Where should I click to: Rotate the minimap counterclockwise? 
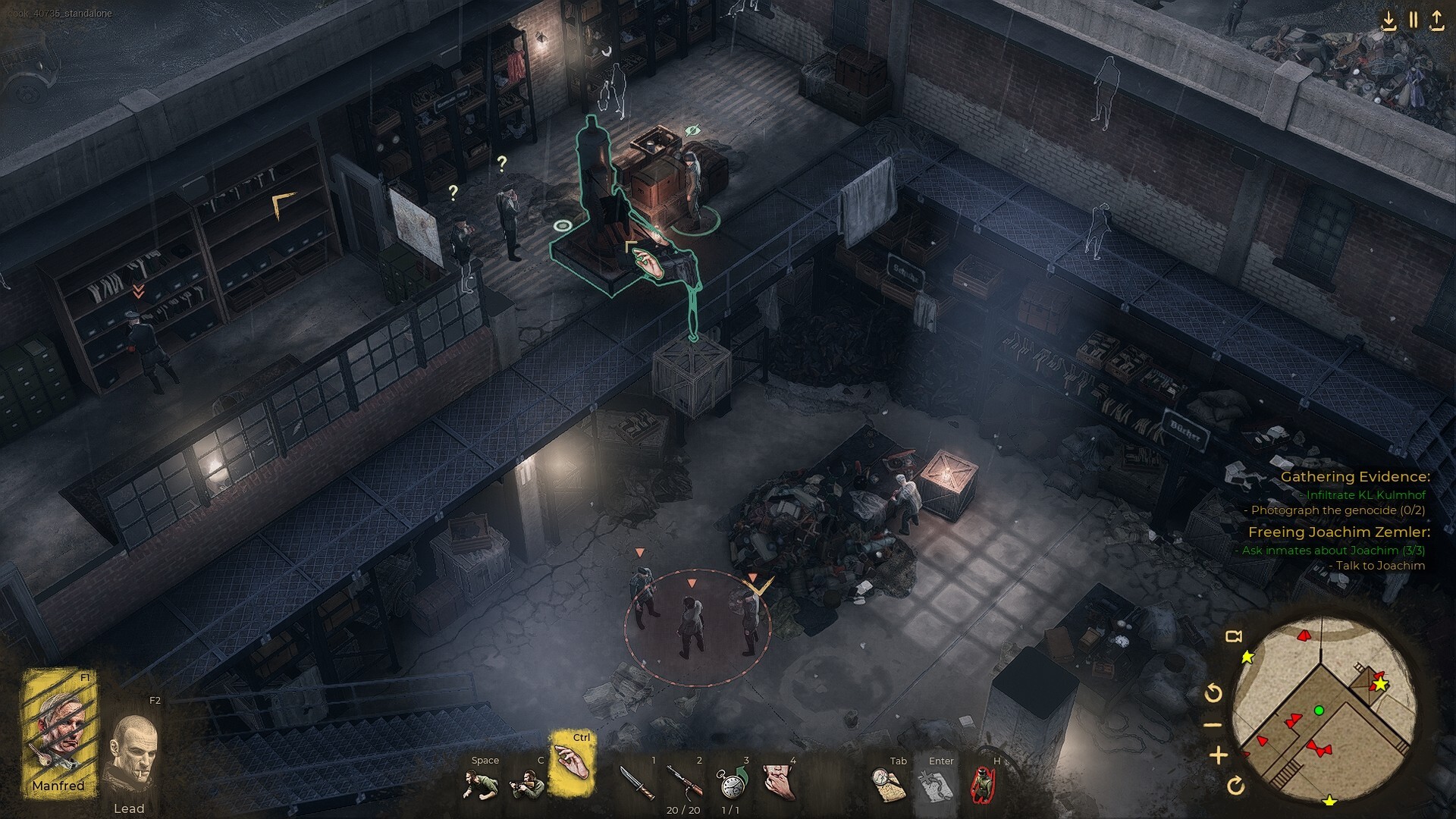tap(1213, 693)
